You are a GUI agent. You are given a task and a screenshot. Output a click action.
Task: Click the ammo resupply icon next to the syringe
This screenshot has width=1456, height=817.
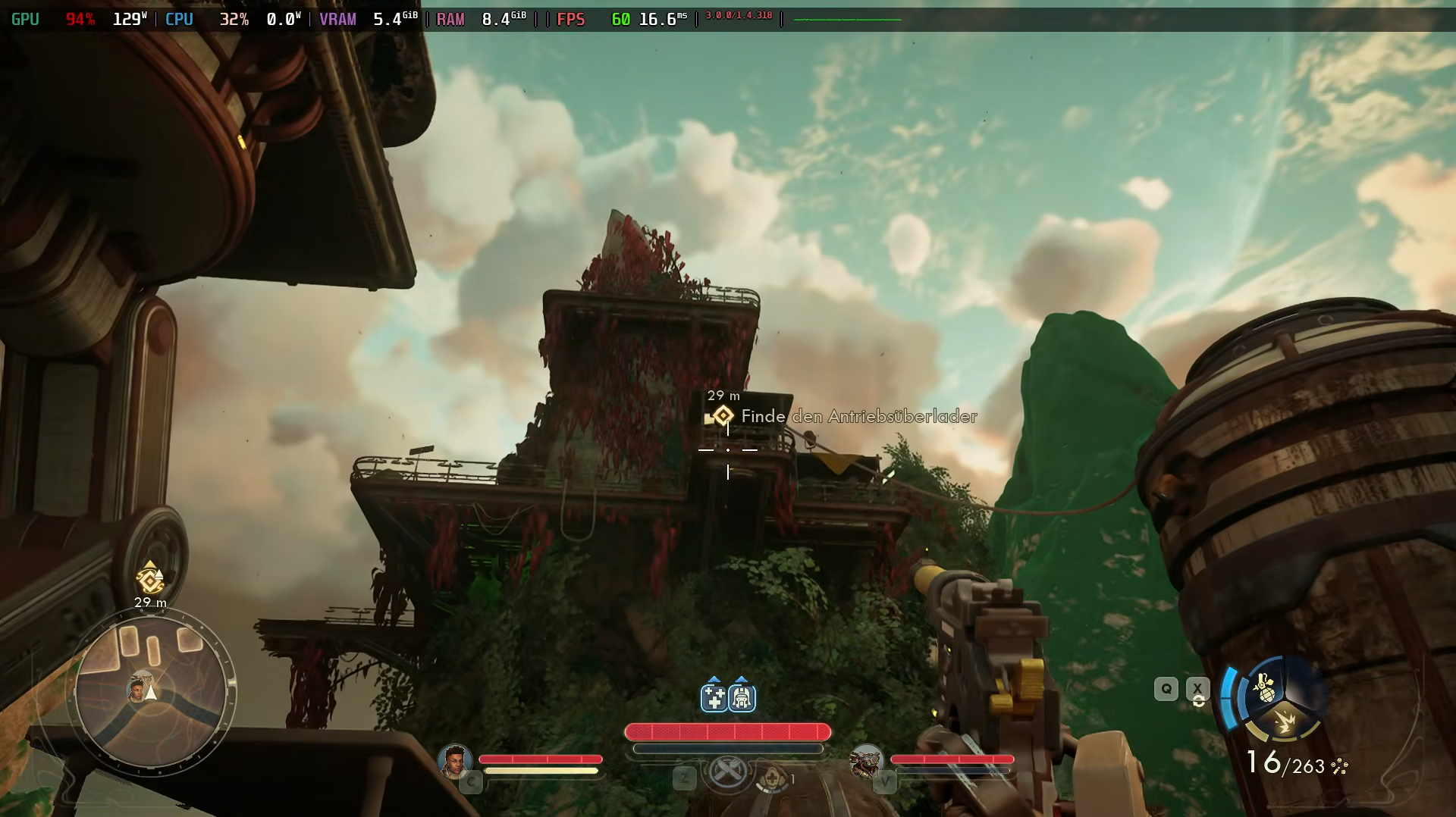[x=742, y=698]
